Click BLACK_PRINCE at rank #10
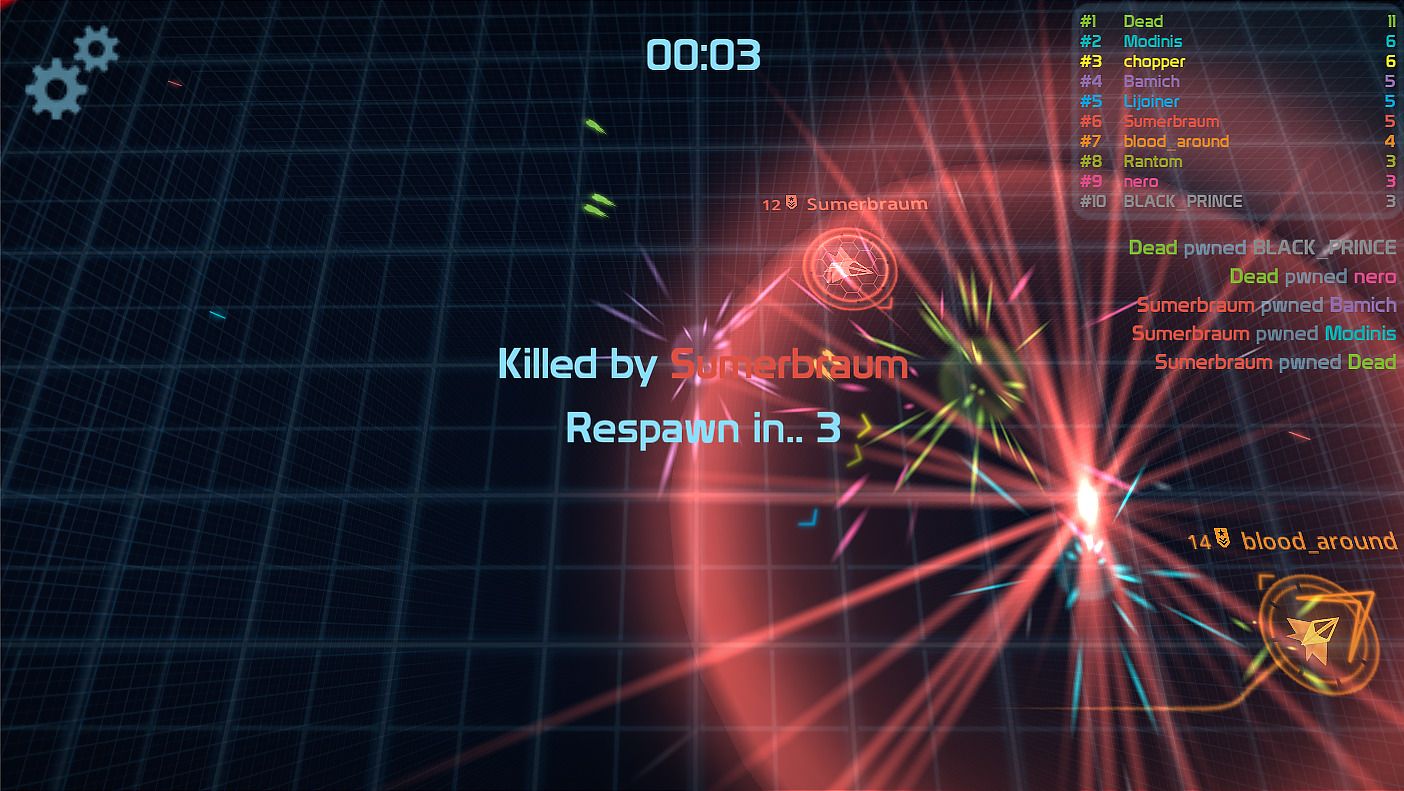 (x=1185, y=201)
